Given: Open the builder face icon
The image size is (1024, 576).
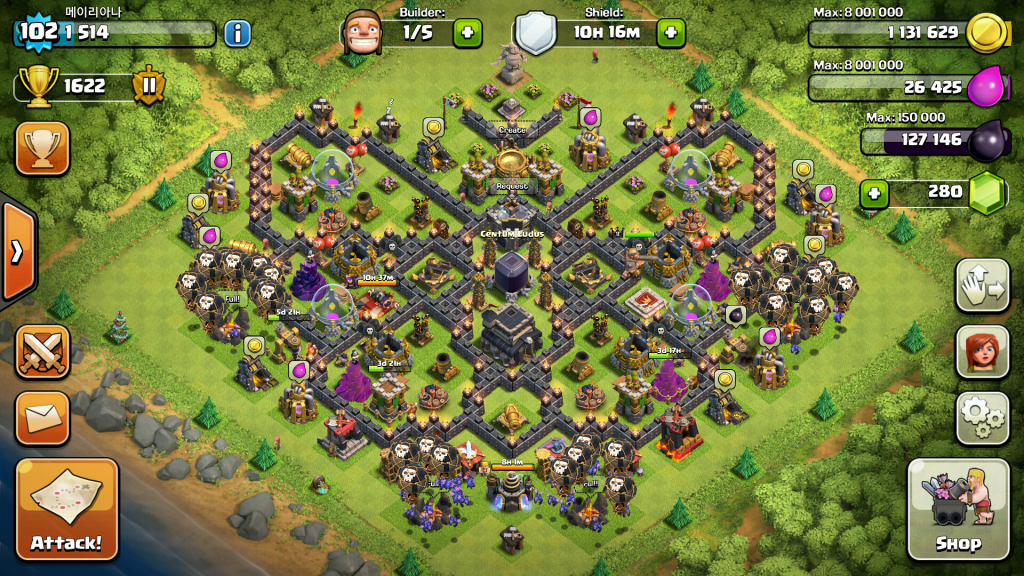Looking at the screenshot, I should [362, 32].
